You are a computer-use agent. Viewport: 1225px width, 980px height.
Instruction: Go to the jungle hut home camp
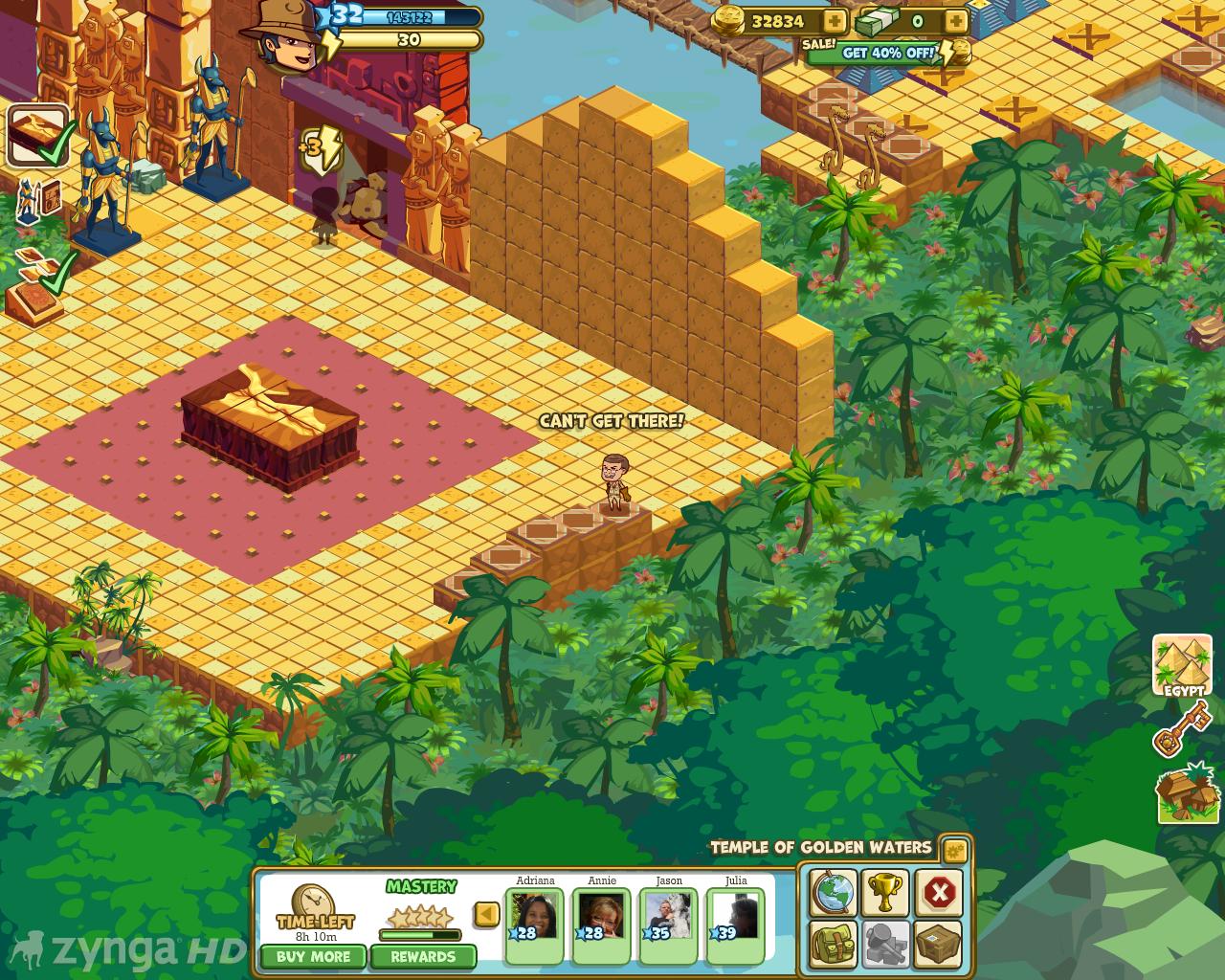(x=1187, y=793)
